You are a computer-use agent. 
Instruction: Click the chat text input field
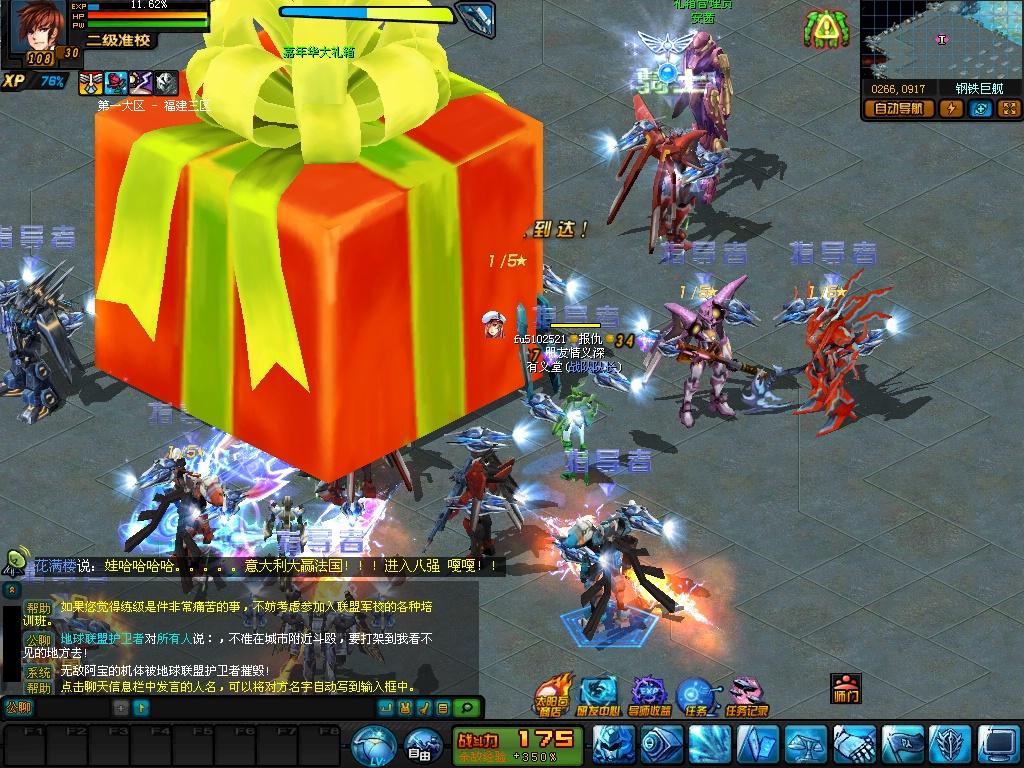point(72,708)
